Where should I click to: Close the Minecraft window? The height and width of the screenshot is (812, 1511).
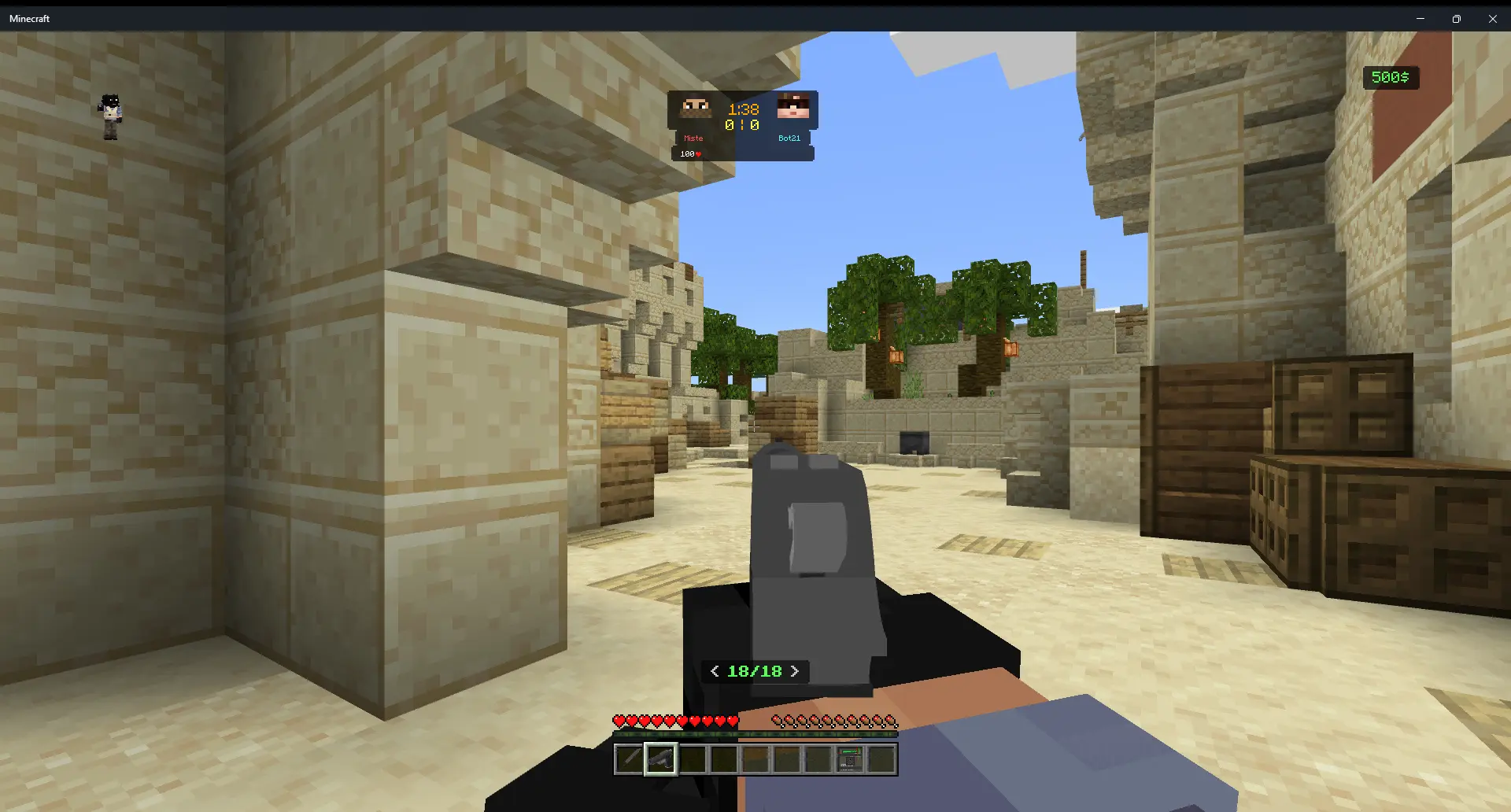point(1492,19)
